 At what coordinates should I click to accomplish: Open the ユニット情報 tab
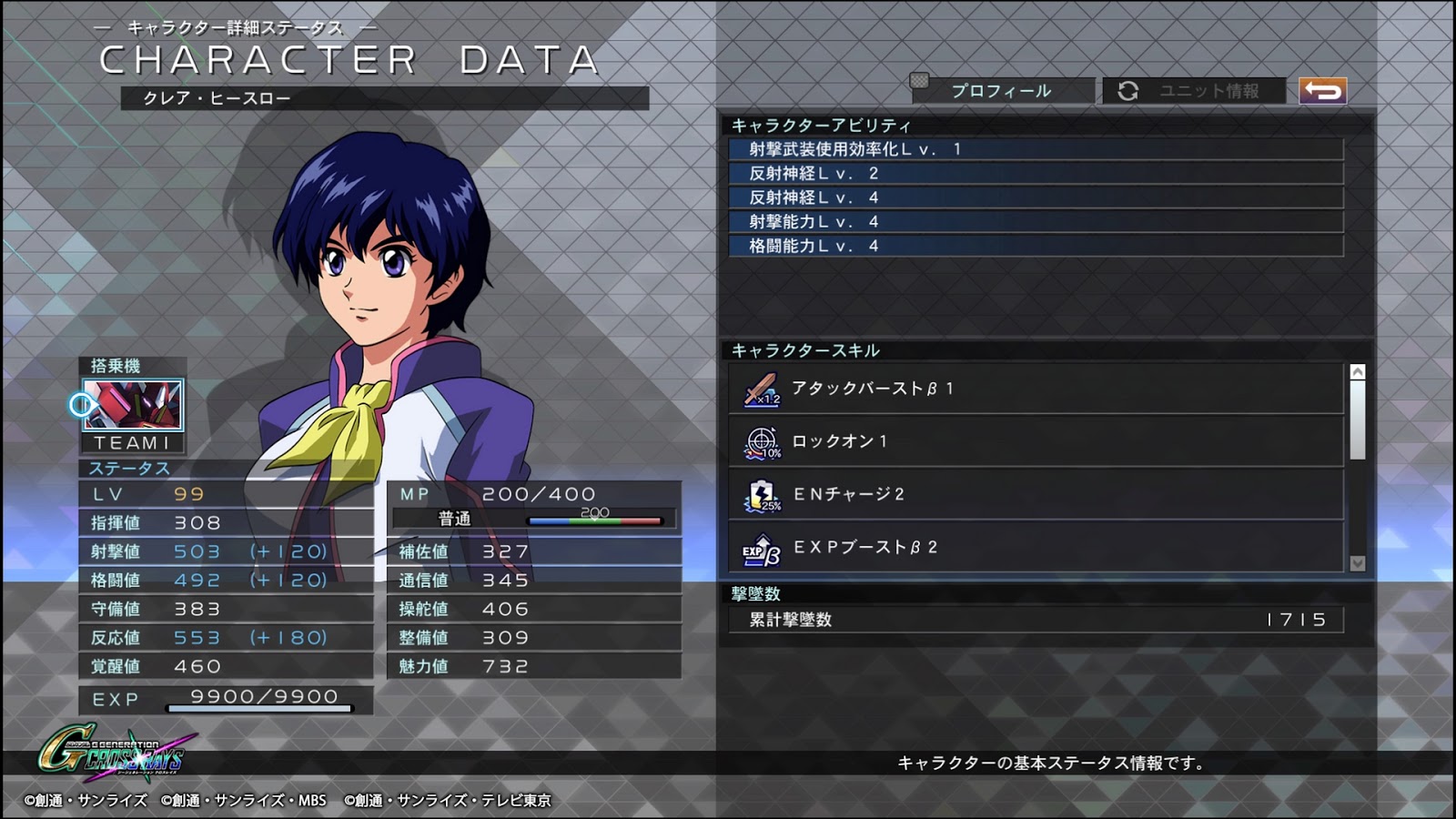(x=1194, y=91)
